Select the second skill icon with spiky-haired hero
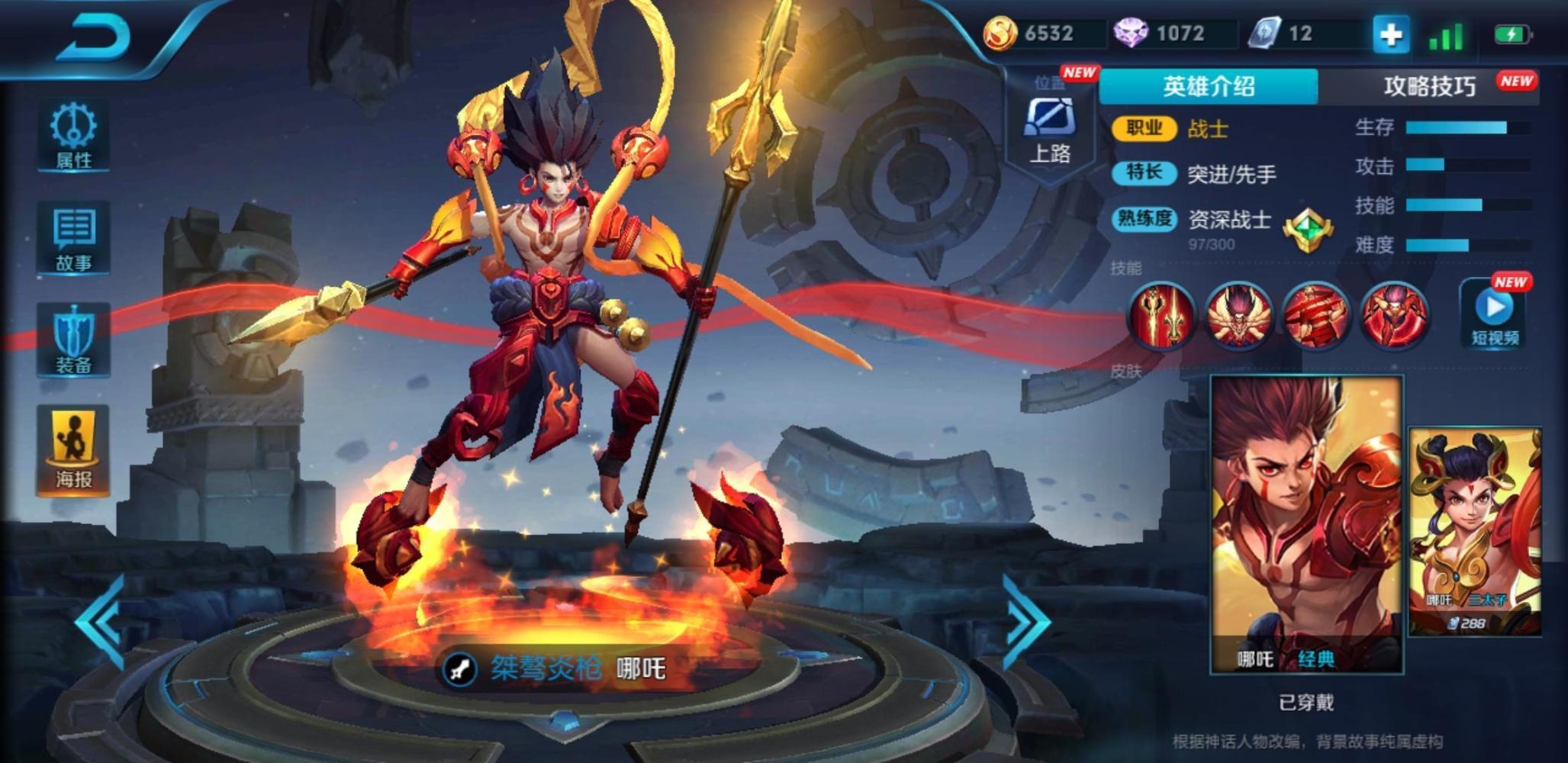This screenshot has width=1568, height=763. 1238,315
